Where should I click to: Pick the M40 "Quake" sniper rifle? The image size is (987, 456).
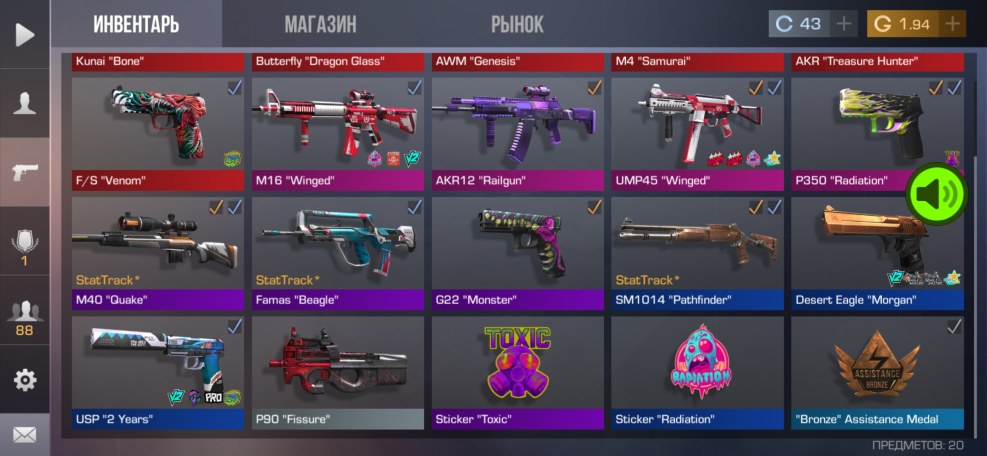157,252
